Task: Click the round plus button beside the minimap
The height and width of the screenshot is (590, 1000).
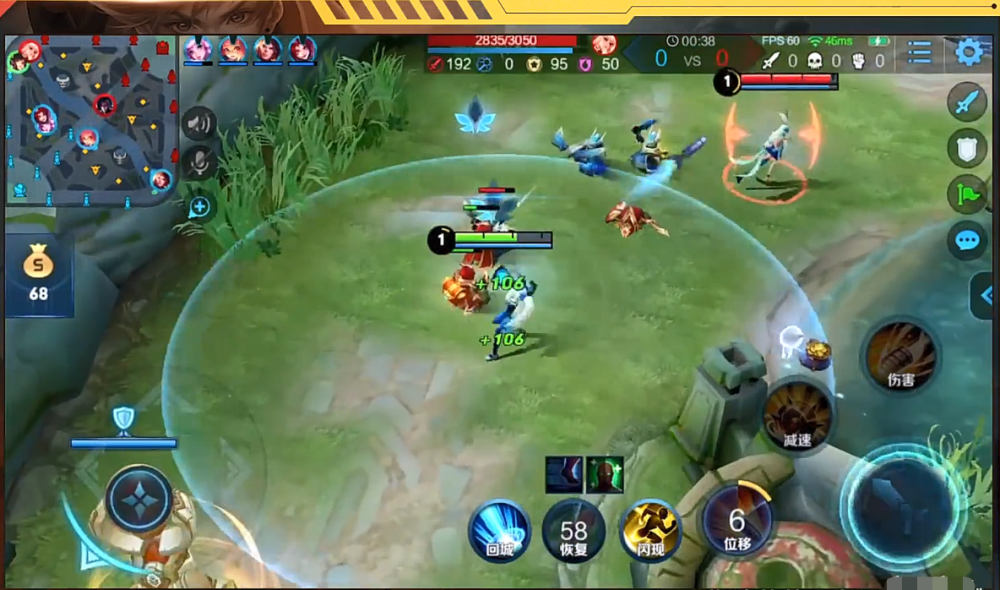Action: pyautogui.click(x=200, y=207)
